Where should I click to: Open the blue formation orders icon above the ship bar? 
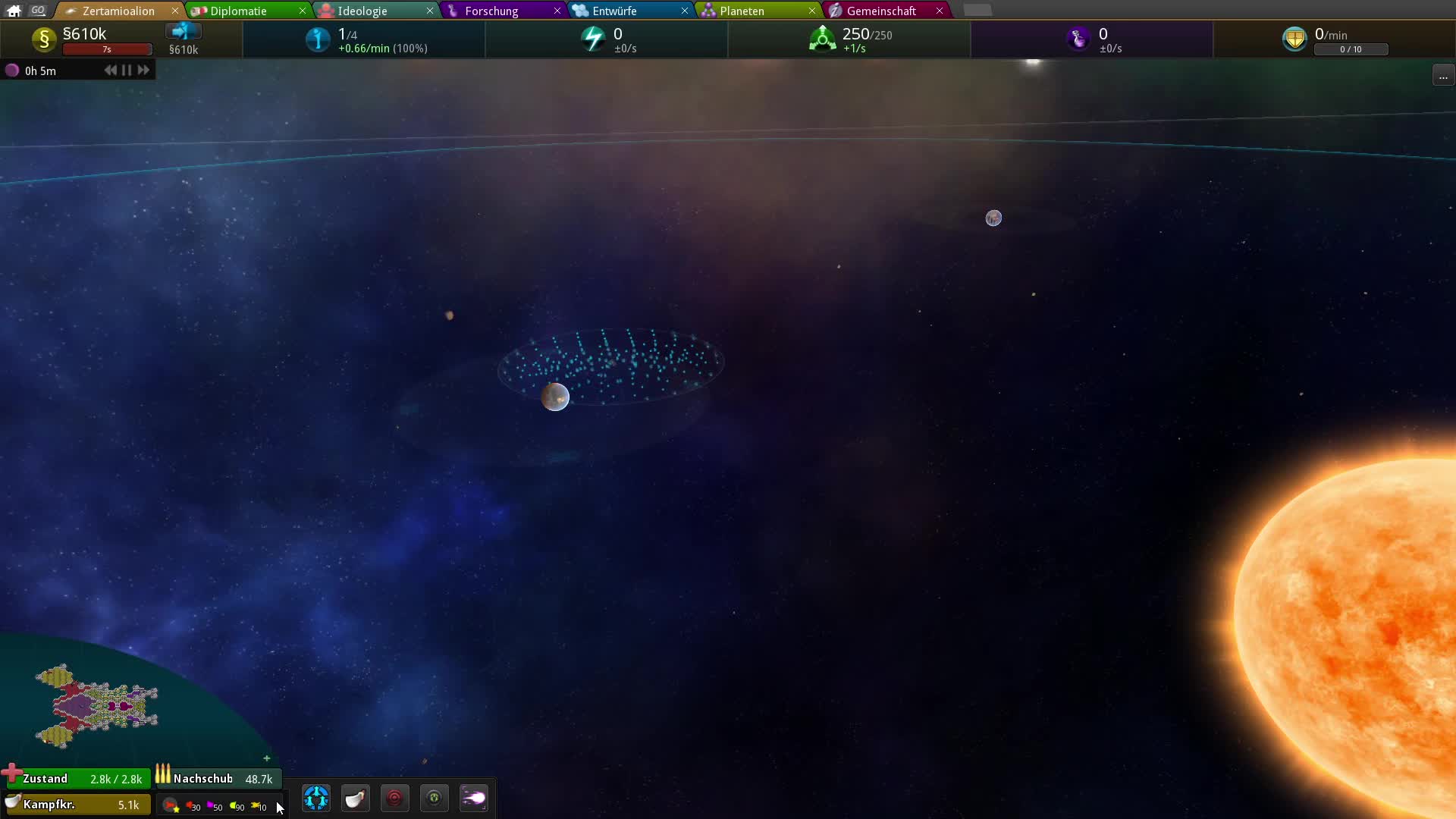click(316, 798)
